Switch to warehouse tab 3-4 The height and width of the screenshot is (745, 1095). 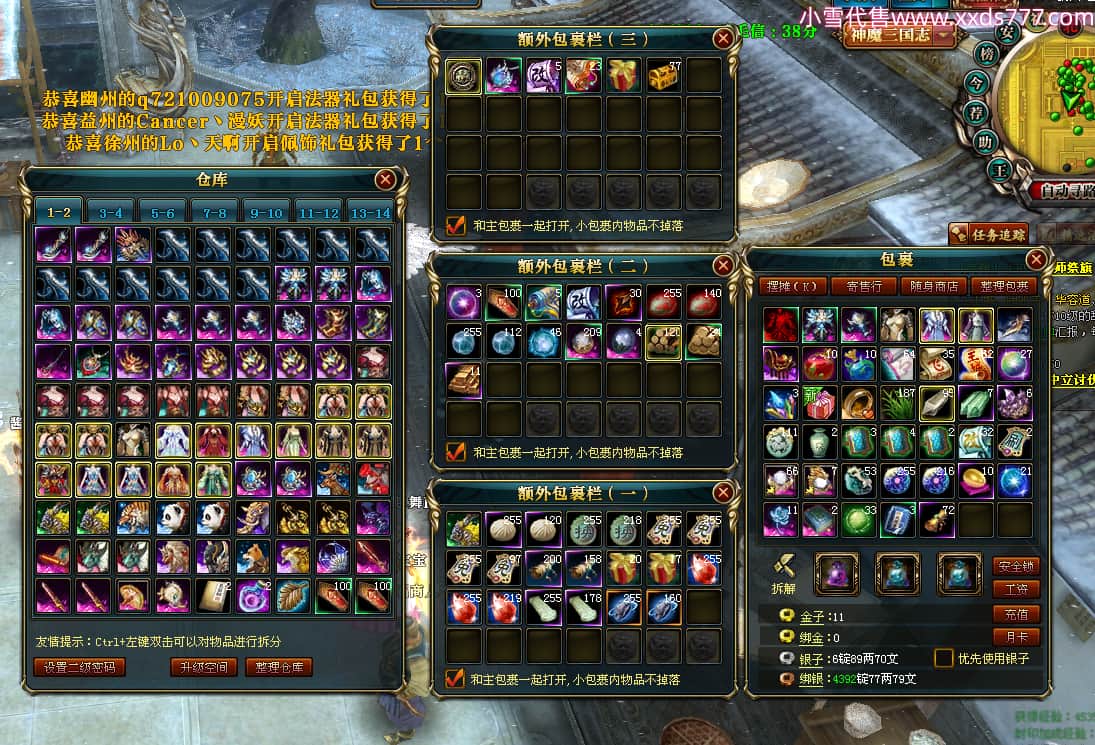click(x=111, y=213)
